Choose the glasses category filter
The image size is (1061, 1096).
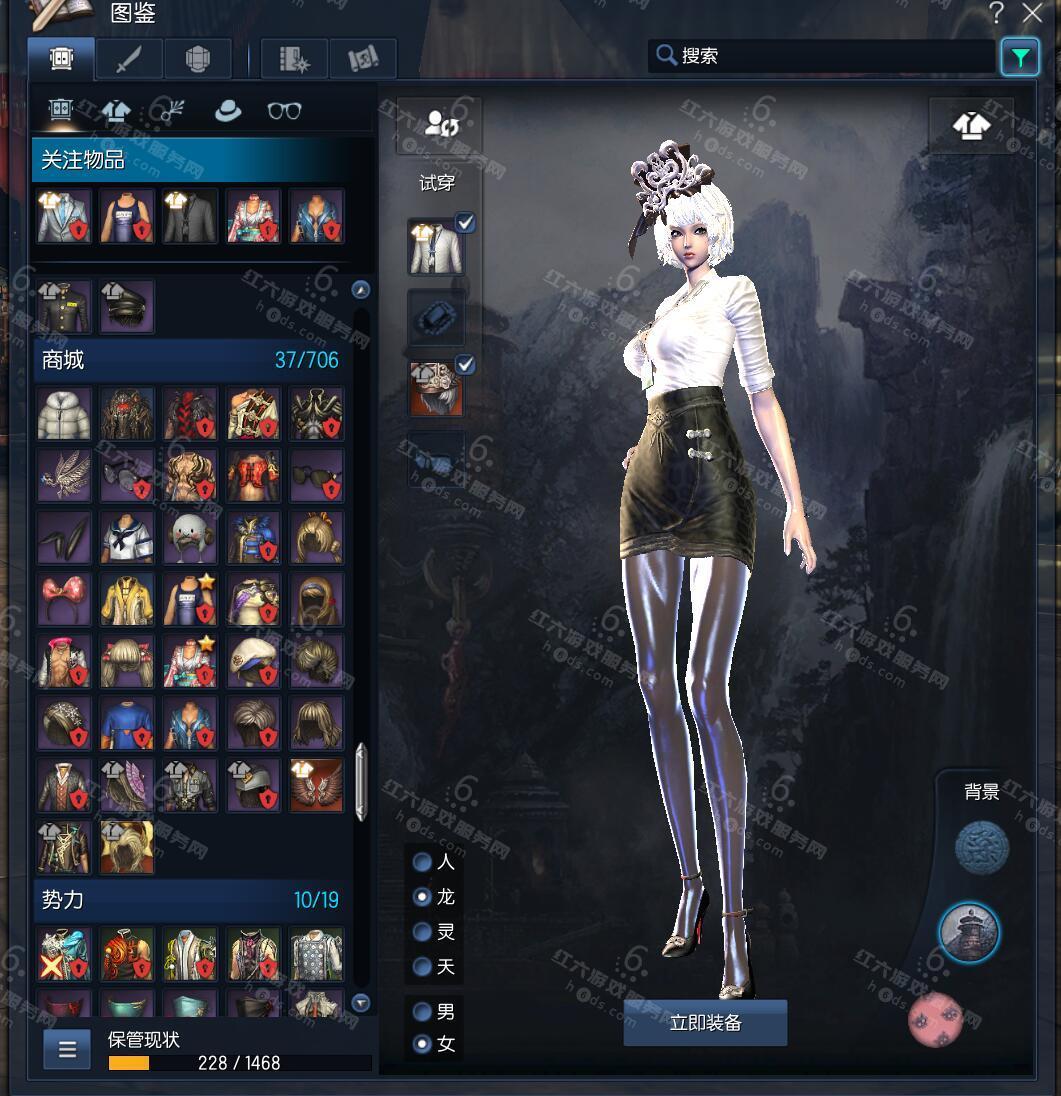click(284, 111)
